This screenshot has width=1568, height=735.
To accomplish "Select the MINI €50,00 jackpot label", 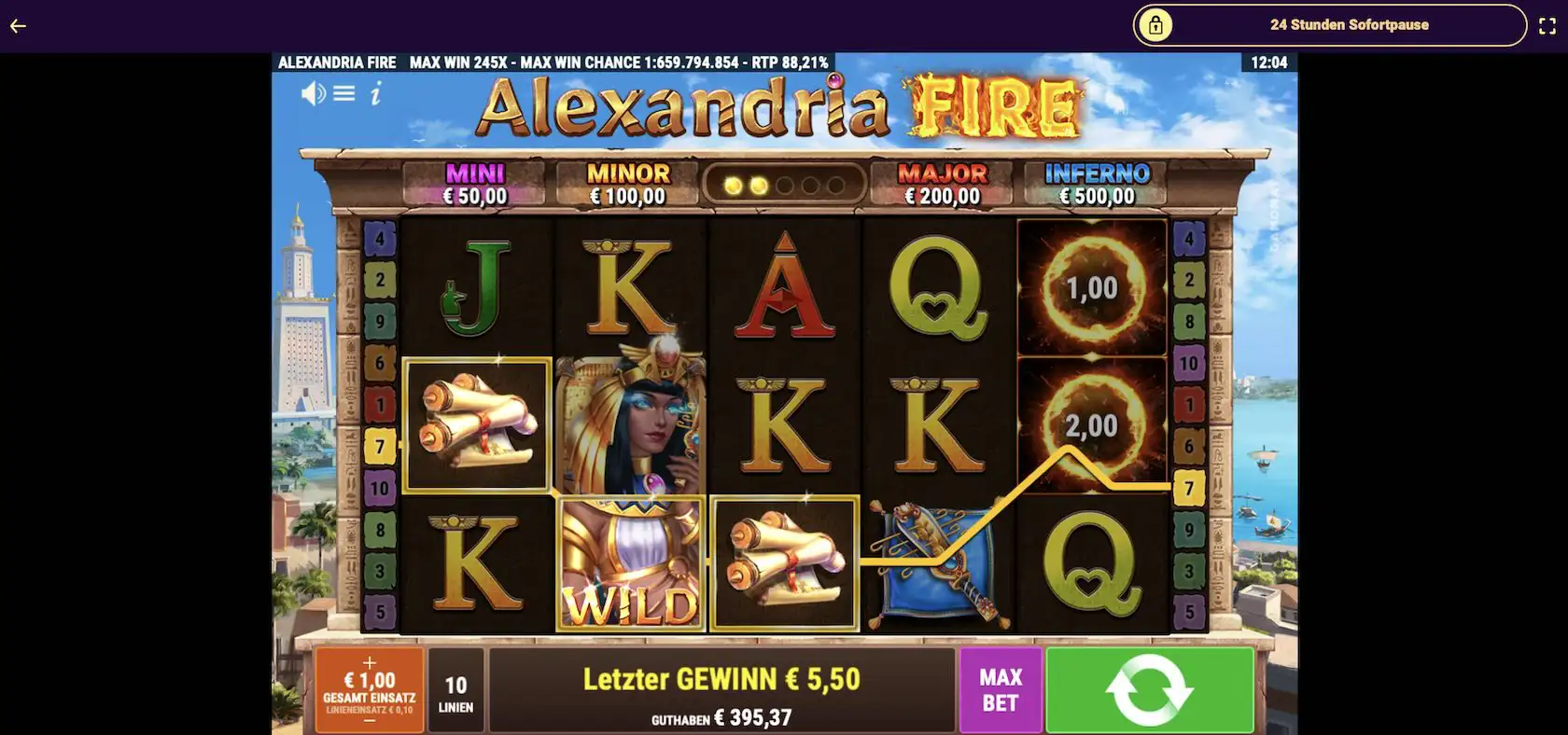I will (473, 183).
